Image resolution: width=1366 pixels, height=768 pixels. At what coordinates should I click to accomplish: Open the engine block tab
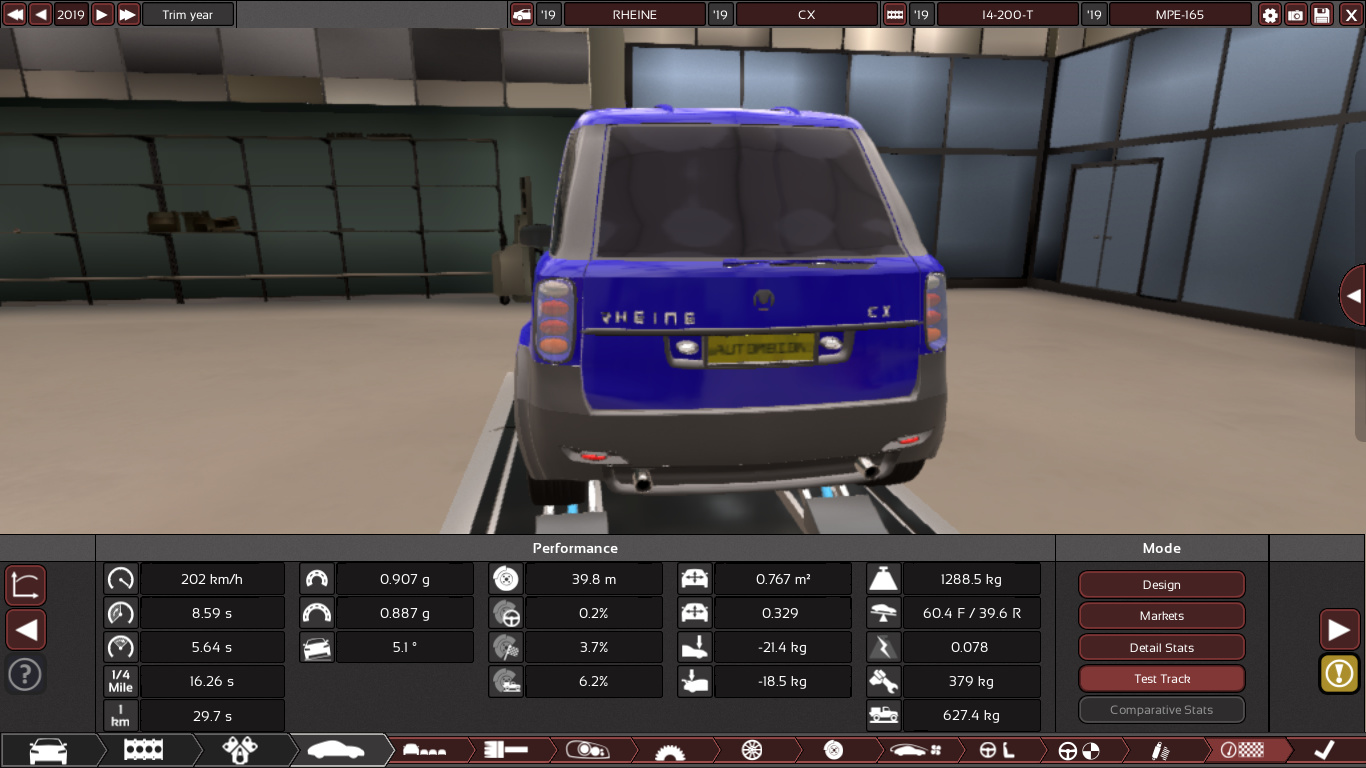click(x=144, y=750)
